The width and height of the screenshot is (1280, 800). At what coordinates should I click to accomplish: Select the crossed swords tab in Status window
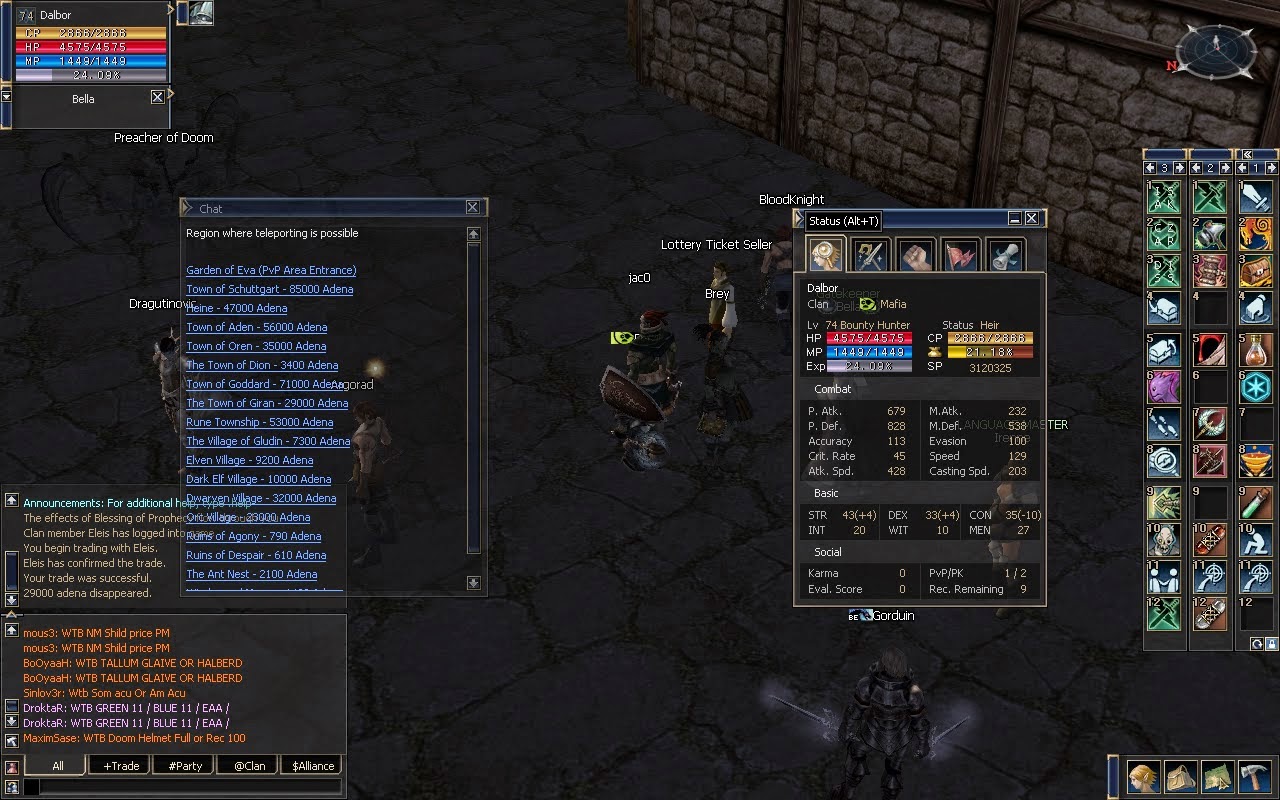(x=869, y=255)
